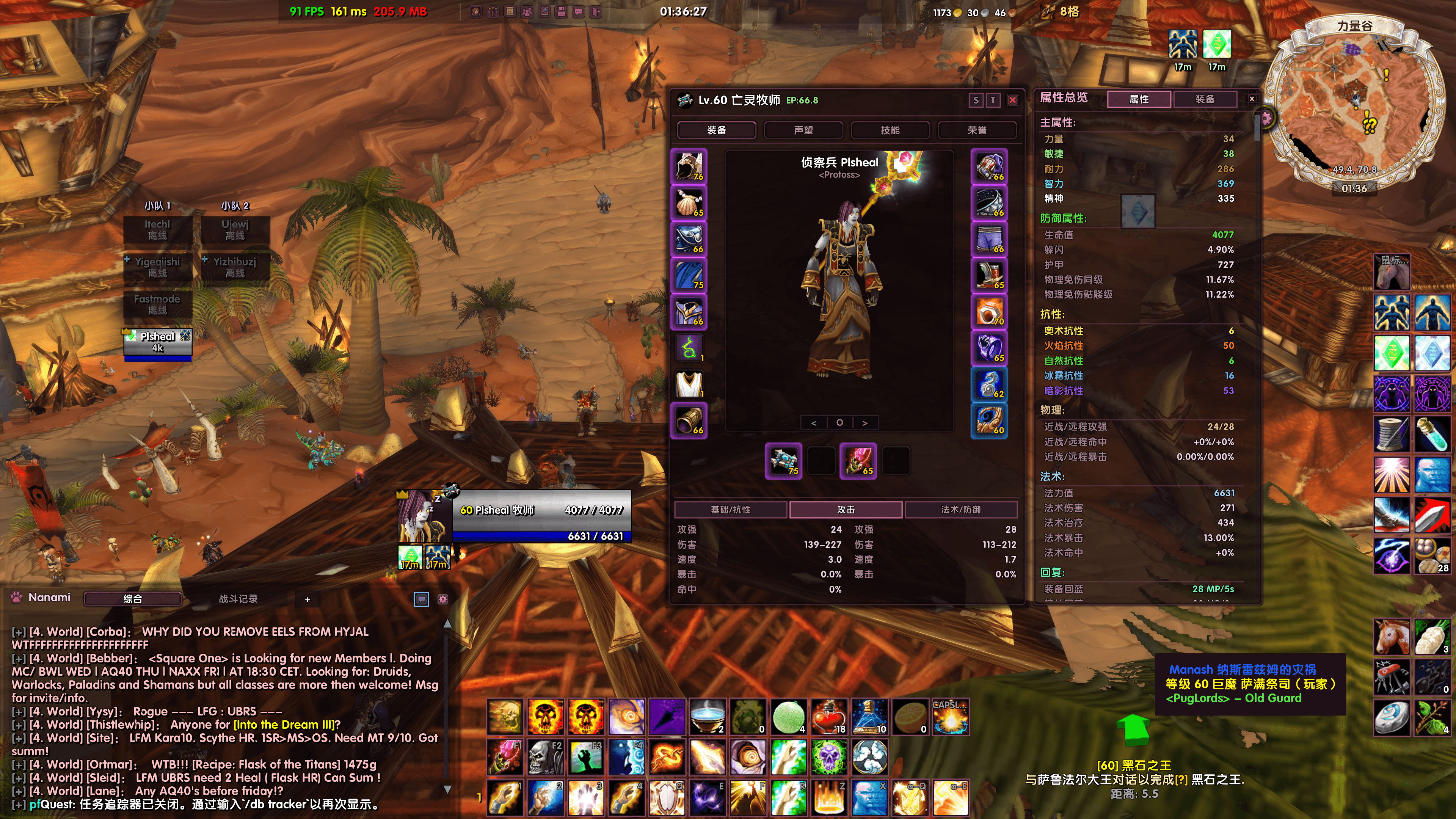This screenshot has height=819, width=1456.
Task: Select the level 75 main-hand weapon slot
Action: (x=783, y=461)
